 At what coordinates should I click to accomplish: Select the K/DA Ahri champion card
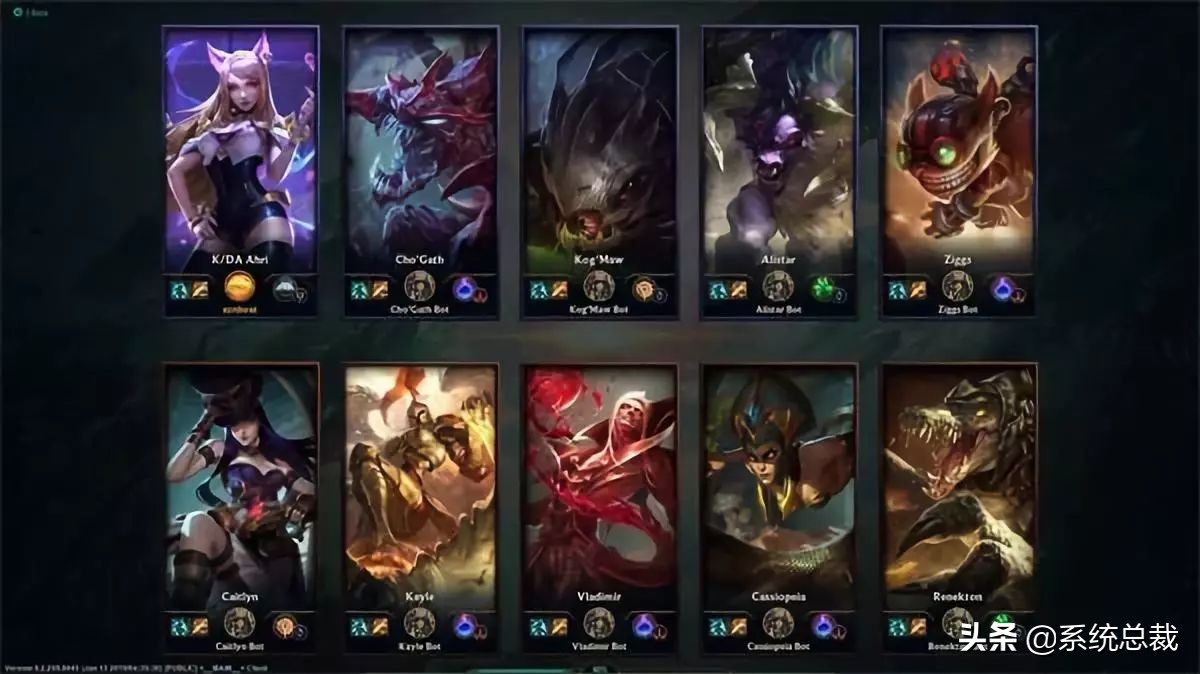[x=240, y=150]
